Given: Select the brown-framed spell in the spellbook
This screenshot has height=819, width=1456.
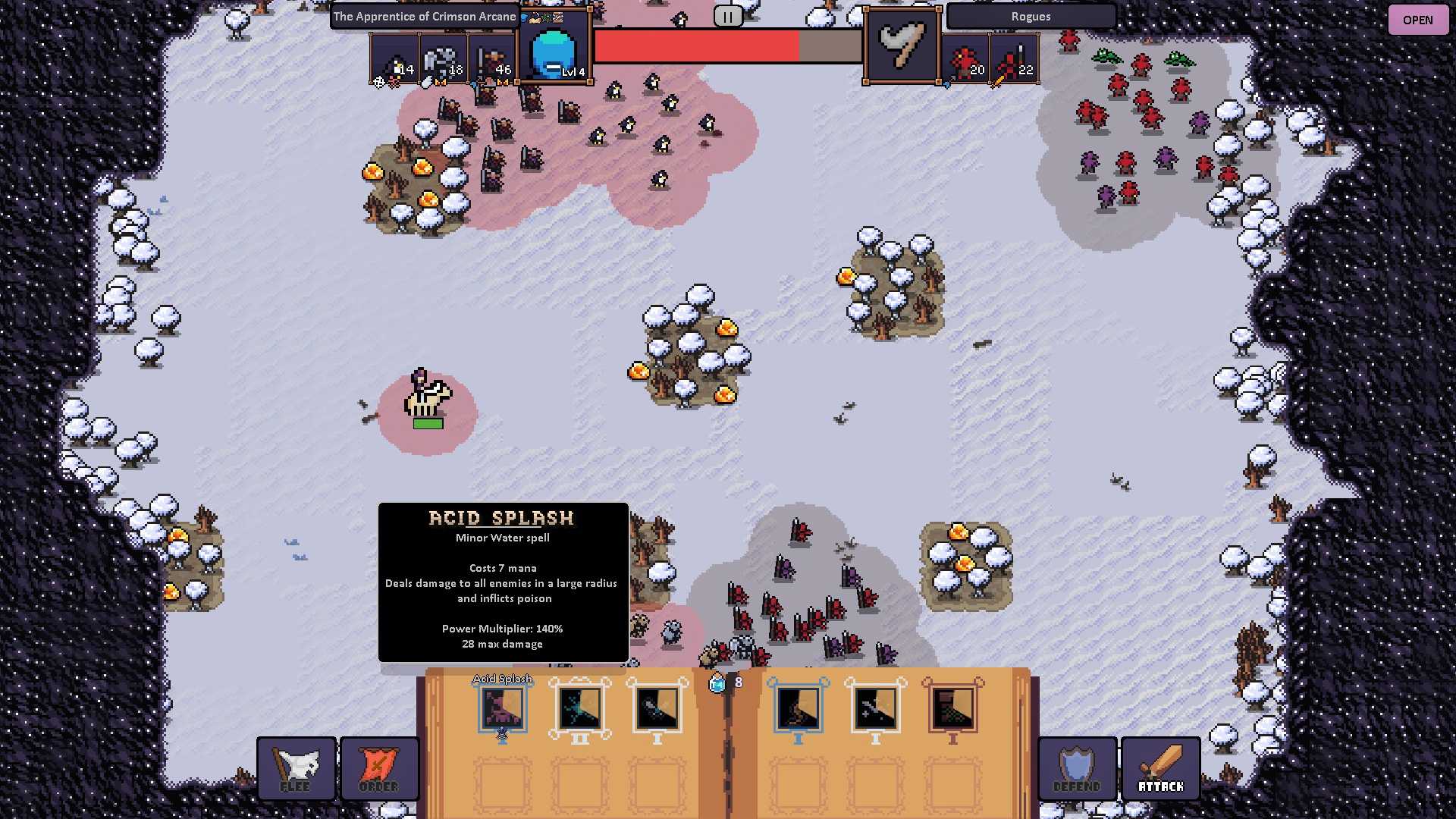Looking at the screenshot, I should click(953, 708).
